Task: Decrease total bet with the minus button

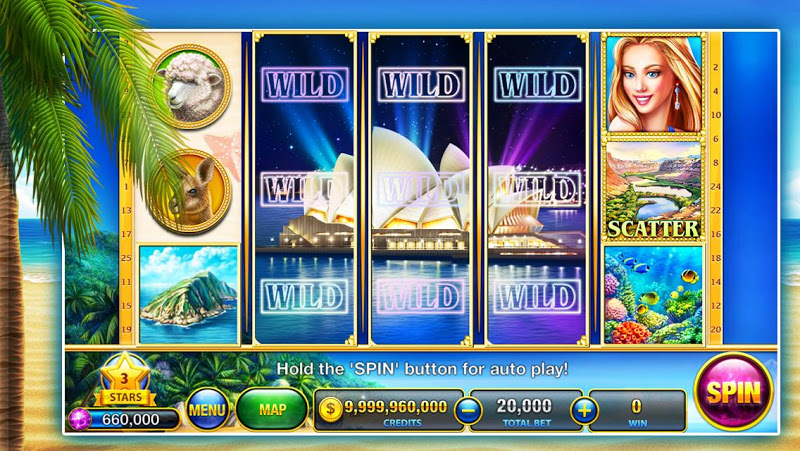Action: pyautogui.click(x=466, y=409)
